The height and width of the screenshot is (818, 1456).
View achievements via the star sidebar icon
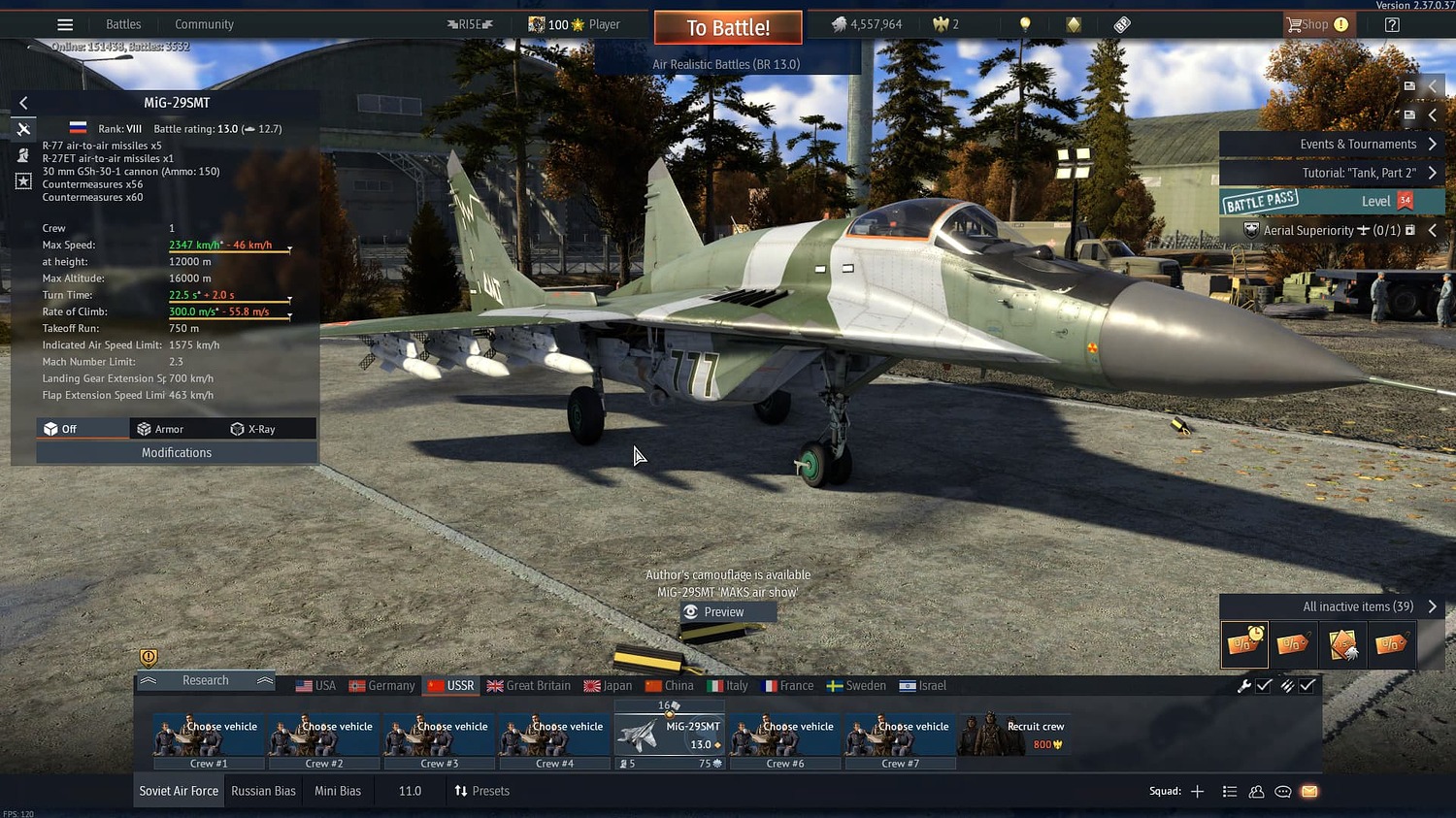pyautogui.click(x=23, y=180)
